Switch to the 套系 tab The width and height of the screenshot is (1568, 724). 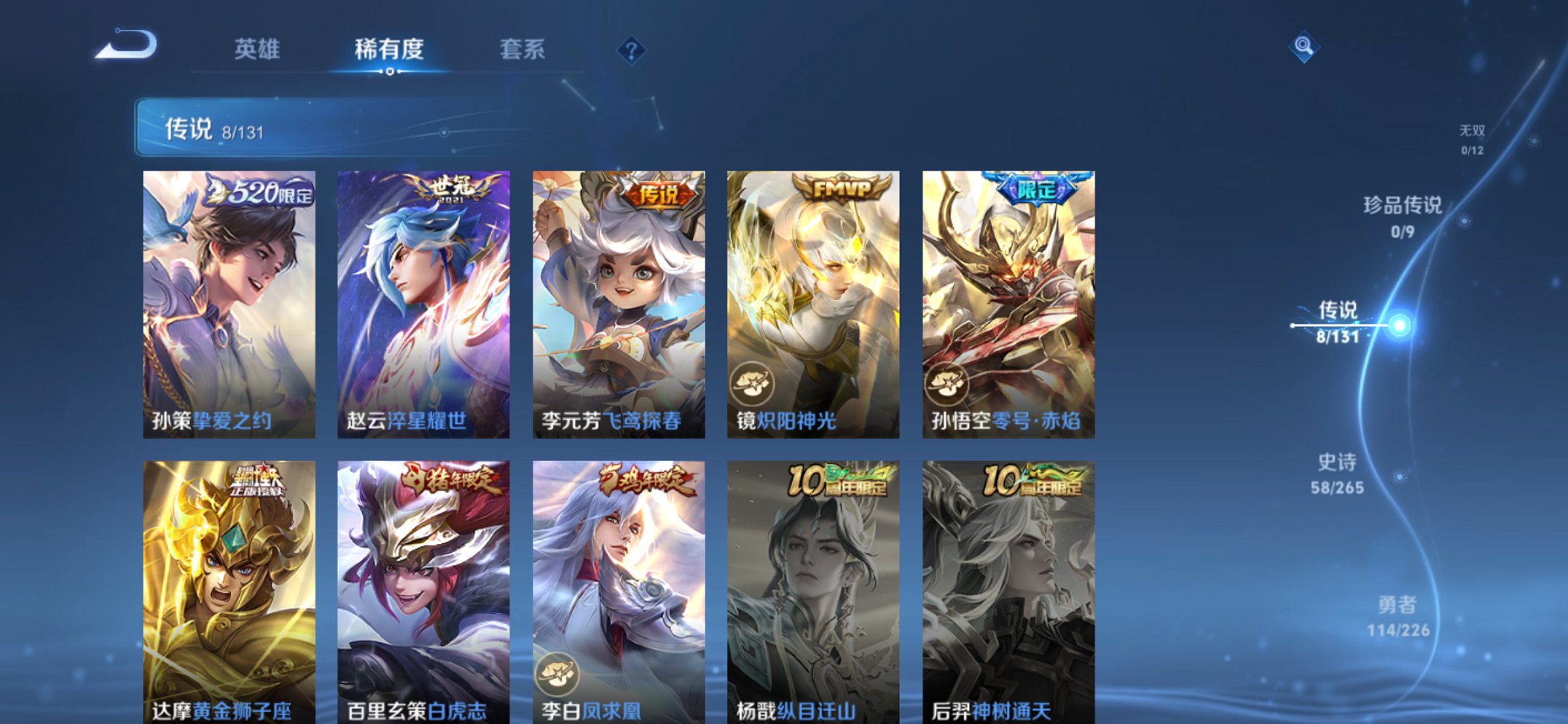524,47
